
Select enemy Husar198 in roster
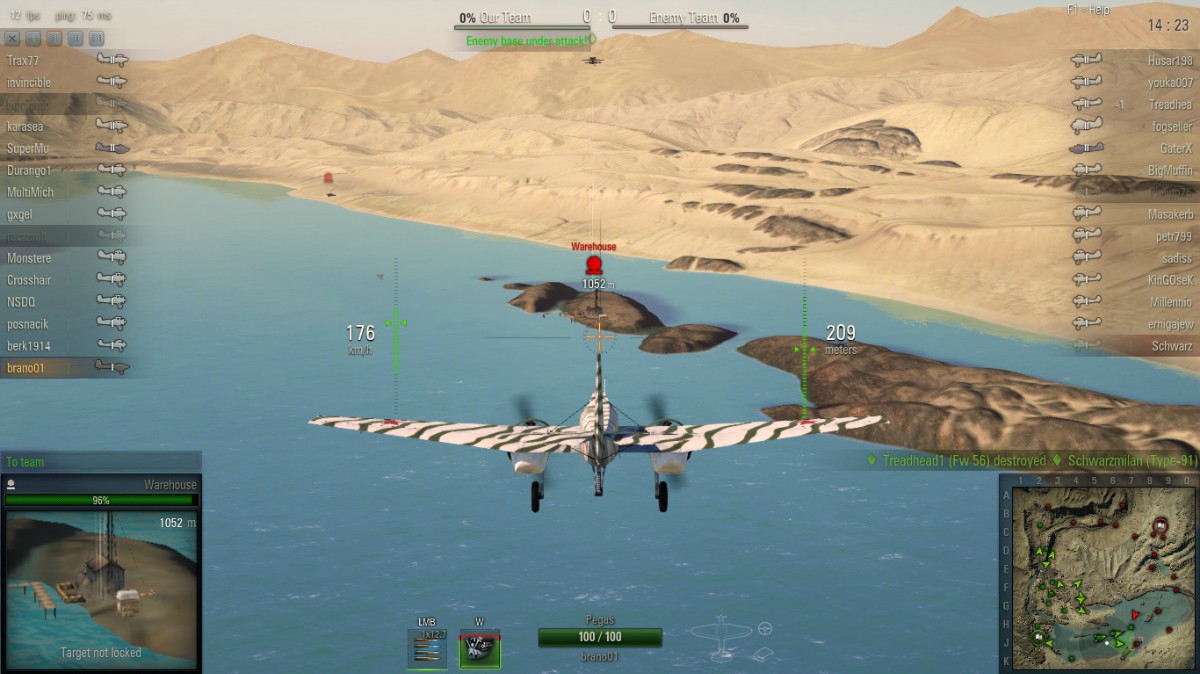point(1170,61)
